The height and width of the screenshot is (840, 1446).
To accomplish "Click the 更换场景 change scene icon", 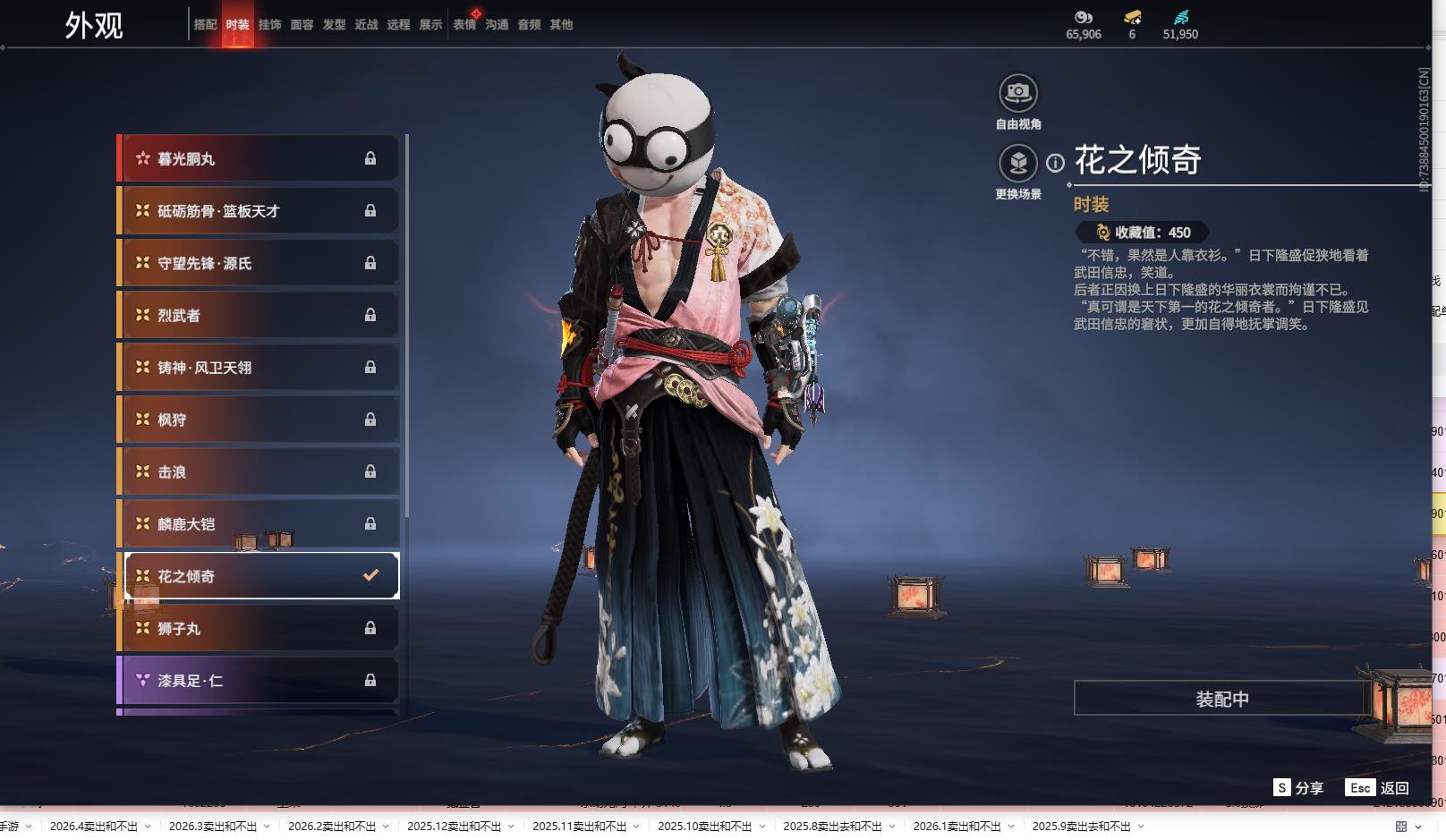I will coord(1018,164).
